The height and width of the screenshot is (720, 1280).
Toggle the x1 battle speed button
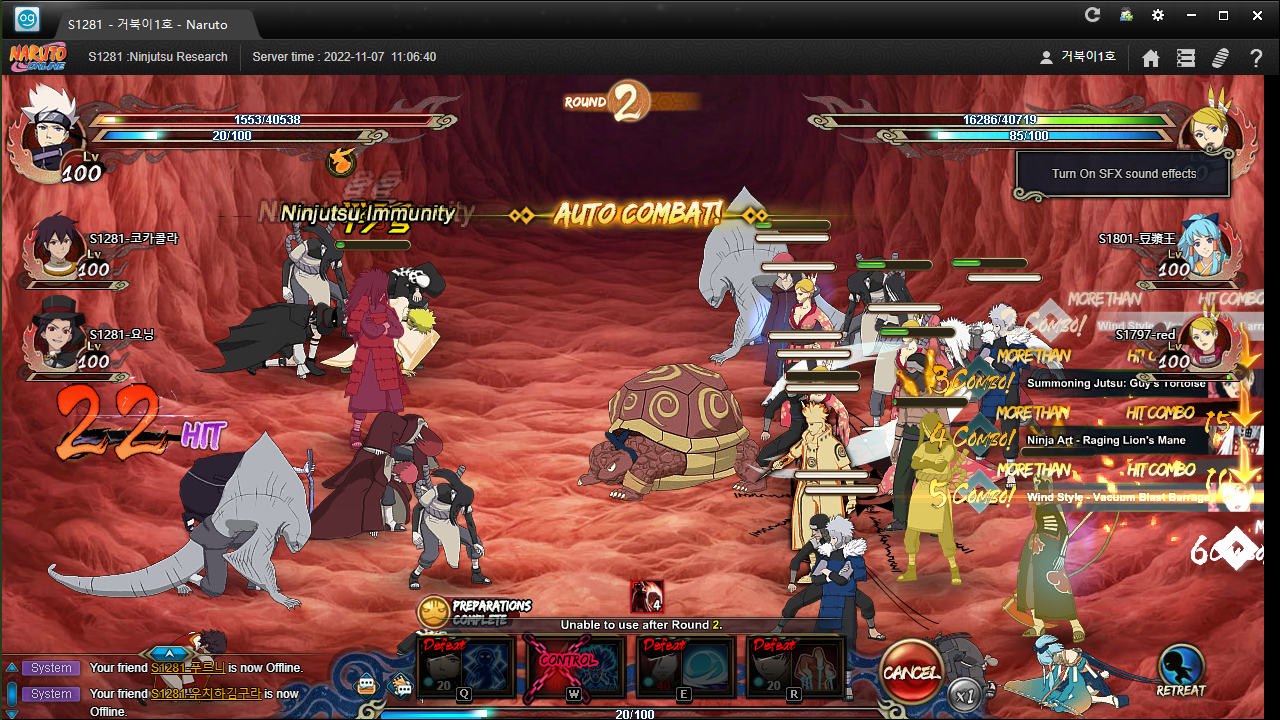[964, 693]
